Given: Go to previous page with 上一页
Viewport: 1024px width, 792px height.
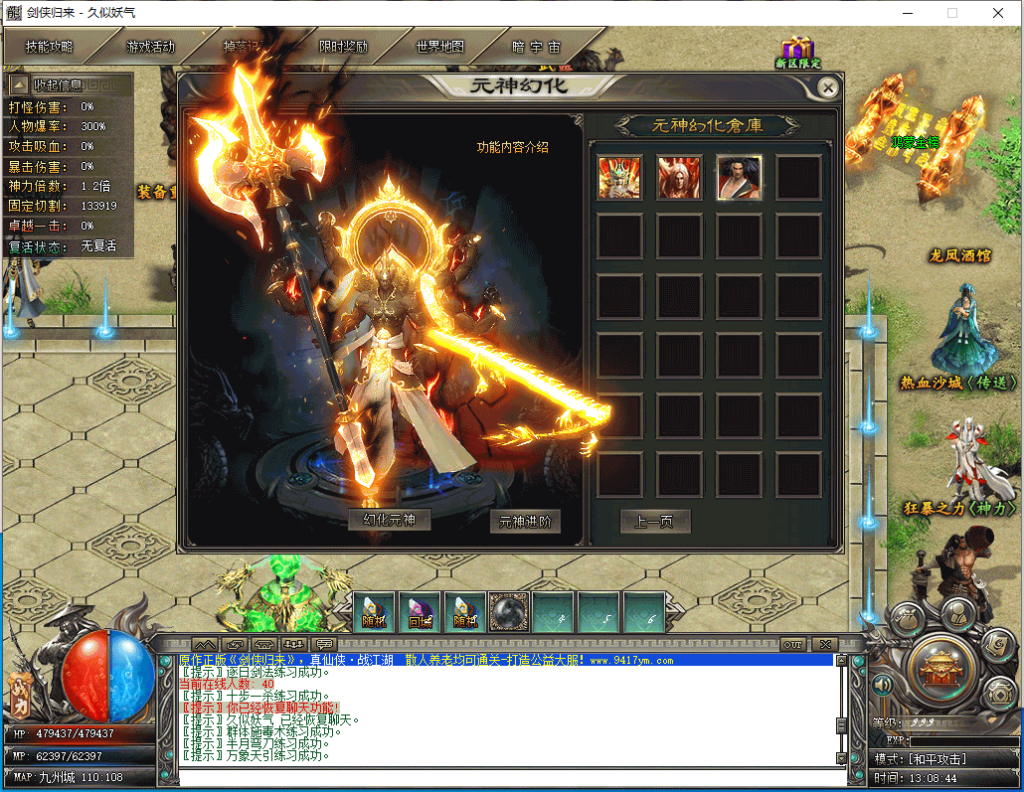Looking at the screenshot, I should pyautogui.click(x=655, y=521).
